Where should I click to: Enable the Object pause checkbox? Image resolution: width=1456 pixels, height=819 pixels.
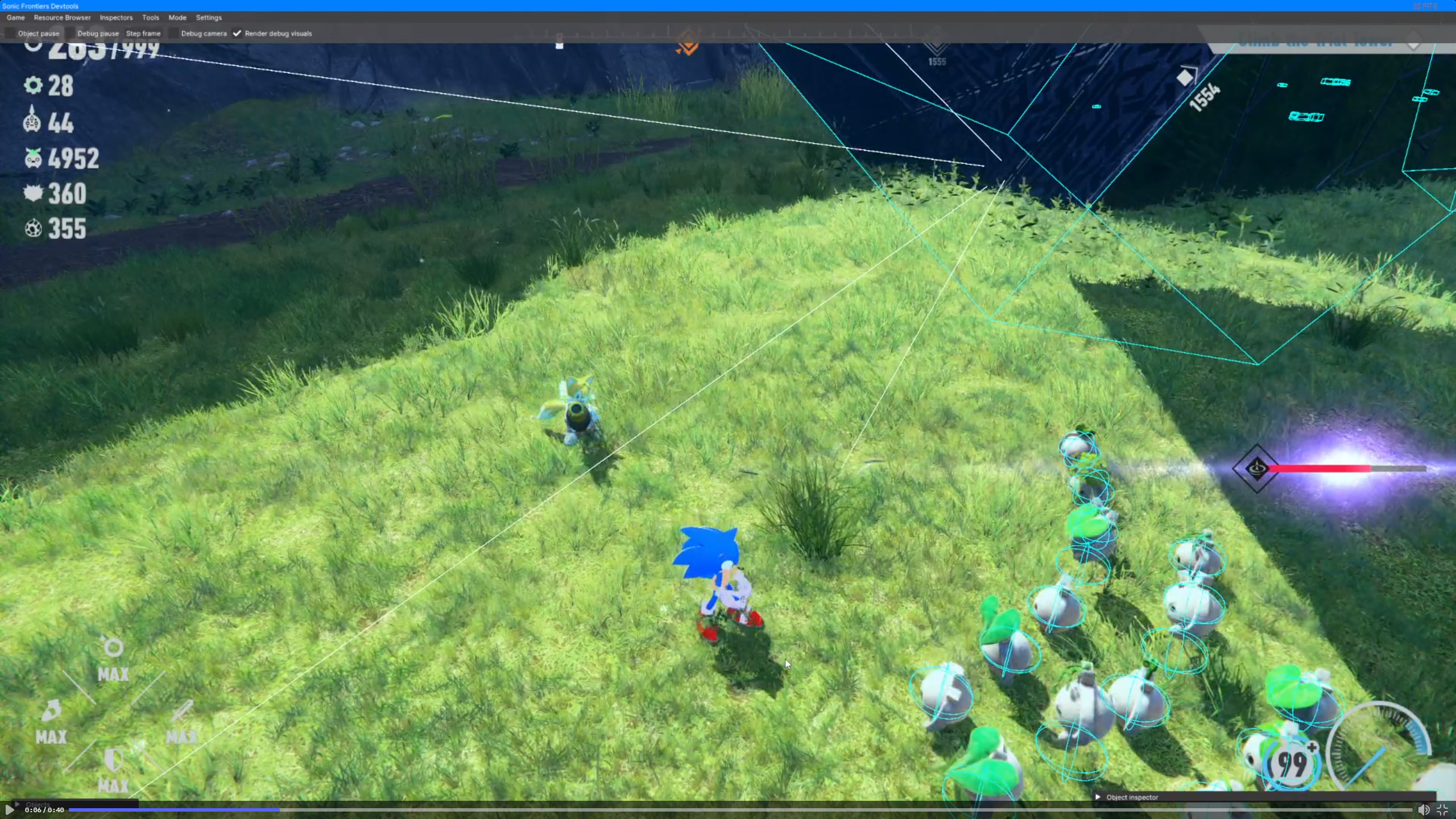tap(10, 33)
